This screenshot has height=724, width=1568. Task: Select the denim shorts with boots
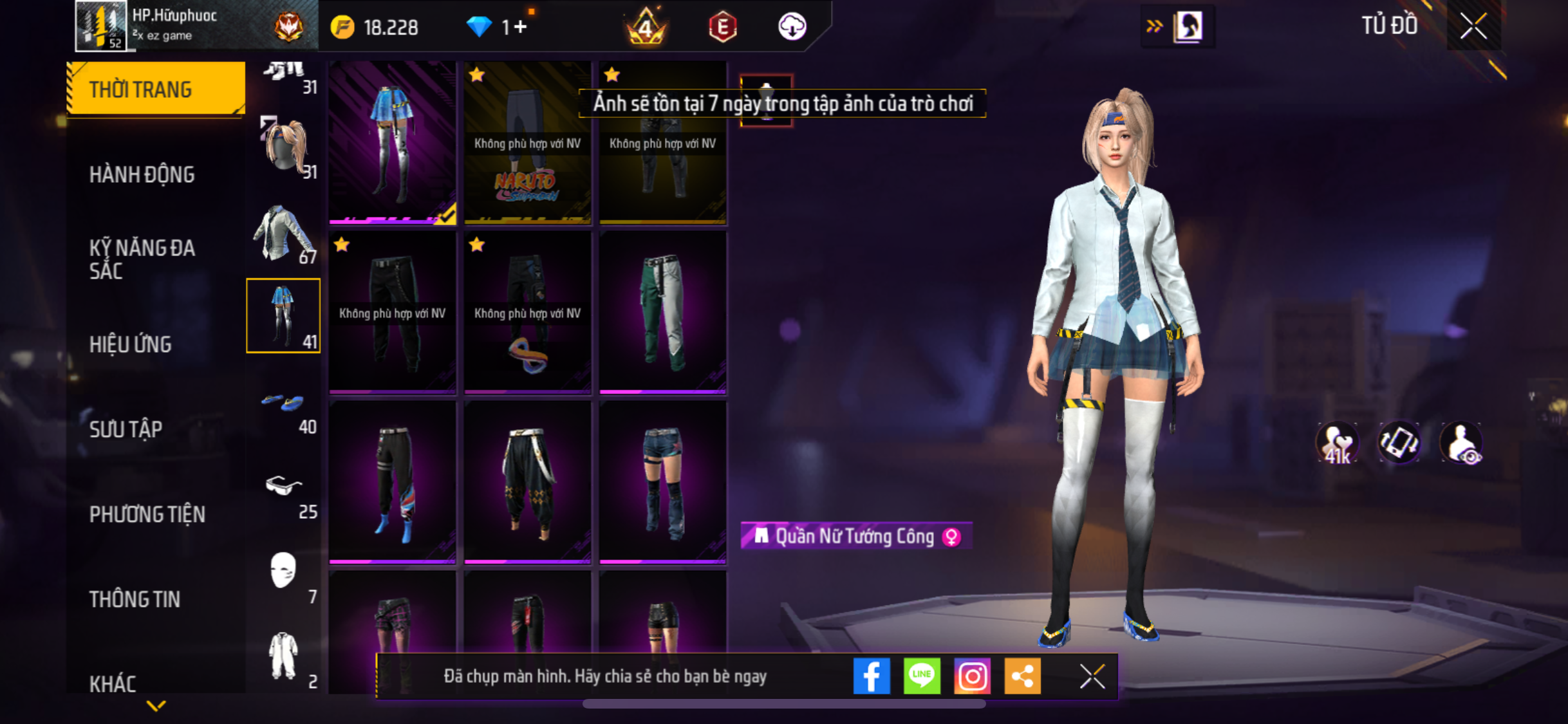click(662, 481)
